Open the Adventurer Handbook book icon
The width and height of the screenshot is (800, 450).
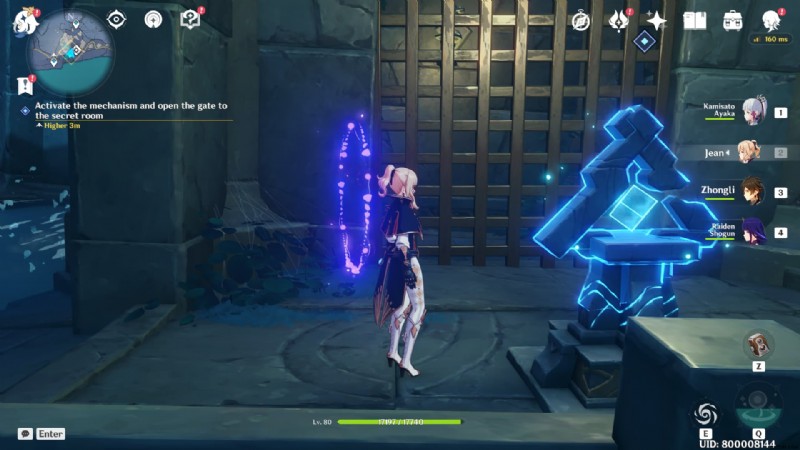click(694, 20)
